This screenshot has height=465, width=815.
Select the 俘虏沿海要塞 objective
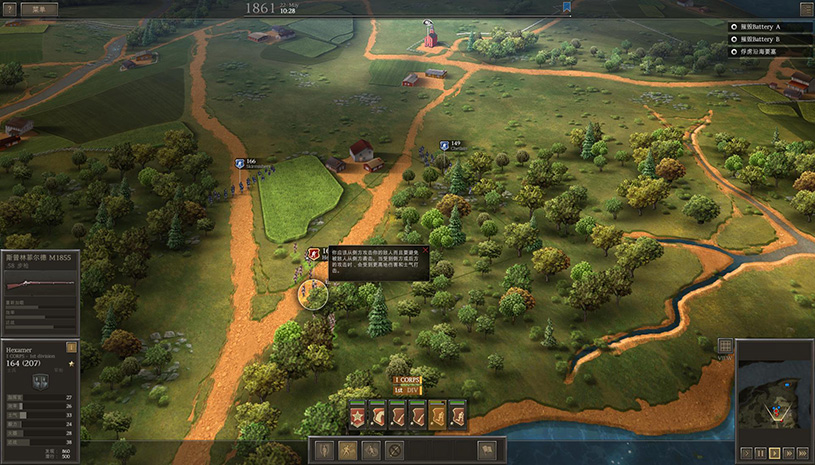(x=772, y=50)
